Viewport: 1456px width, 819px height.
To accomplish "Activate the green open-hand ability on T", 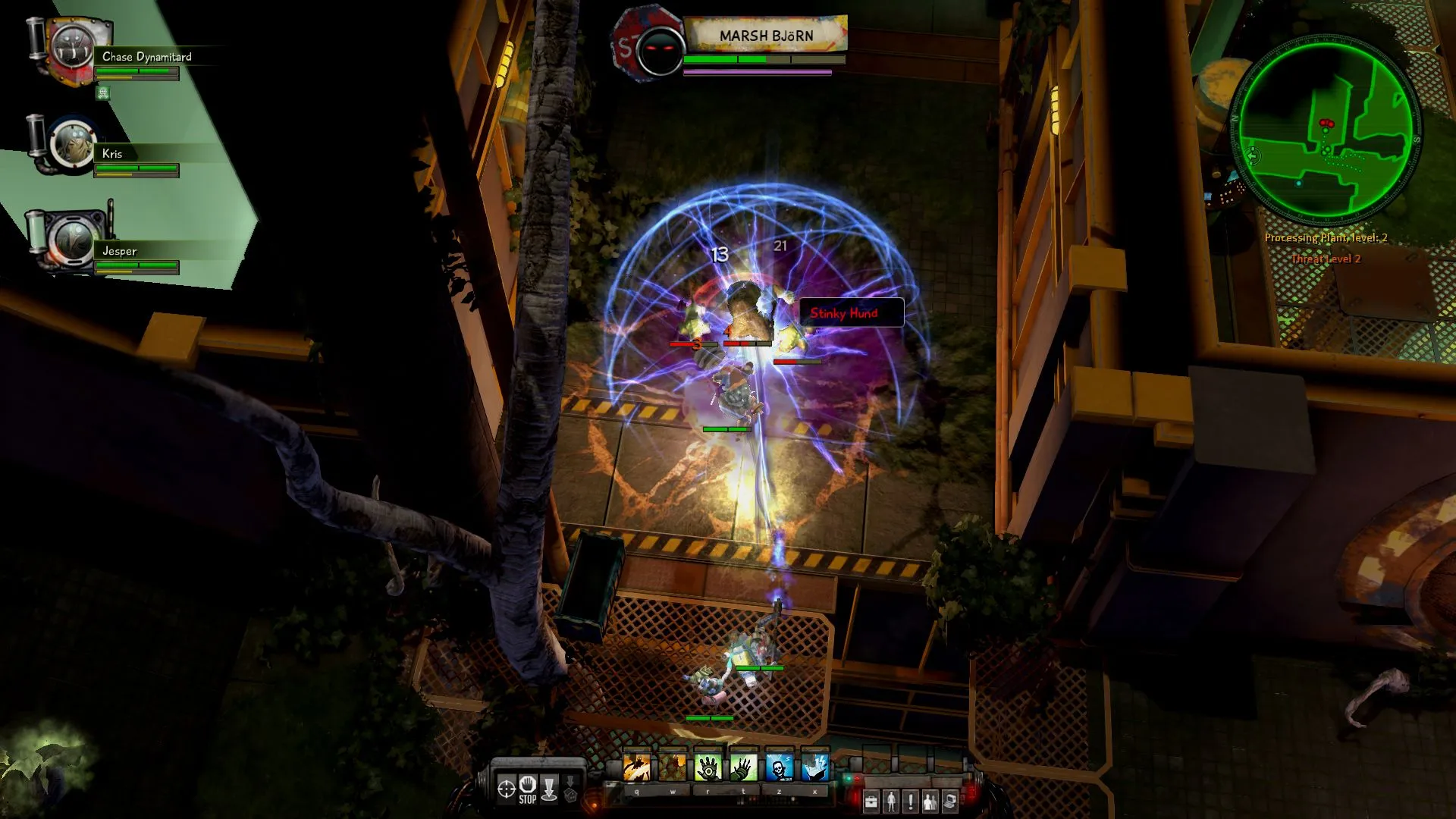I will click(x=743, y=767).
